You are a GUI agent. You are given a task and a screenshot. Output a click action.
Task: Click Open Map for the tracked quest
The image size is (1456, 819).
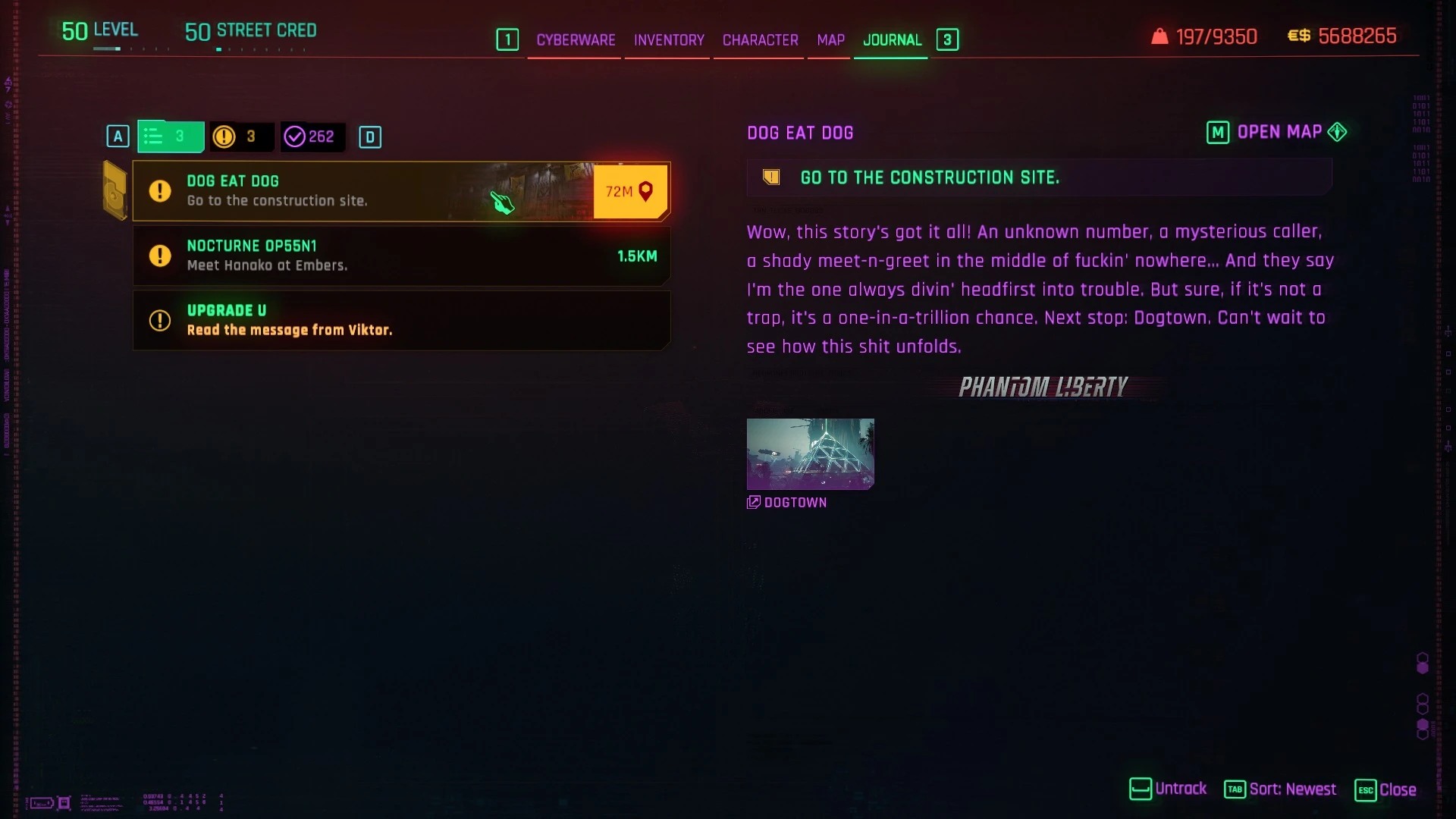click(1277, 133)
